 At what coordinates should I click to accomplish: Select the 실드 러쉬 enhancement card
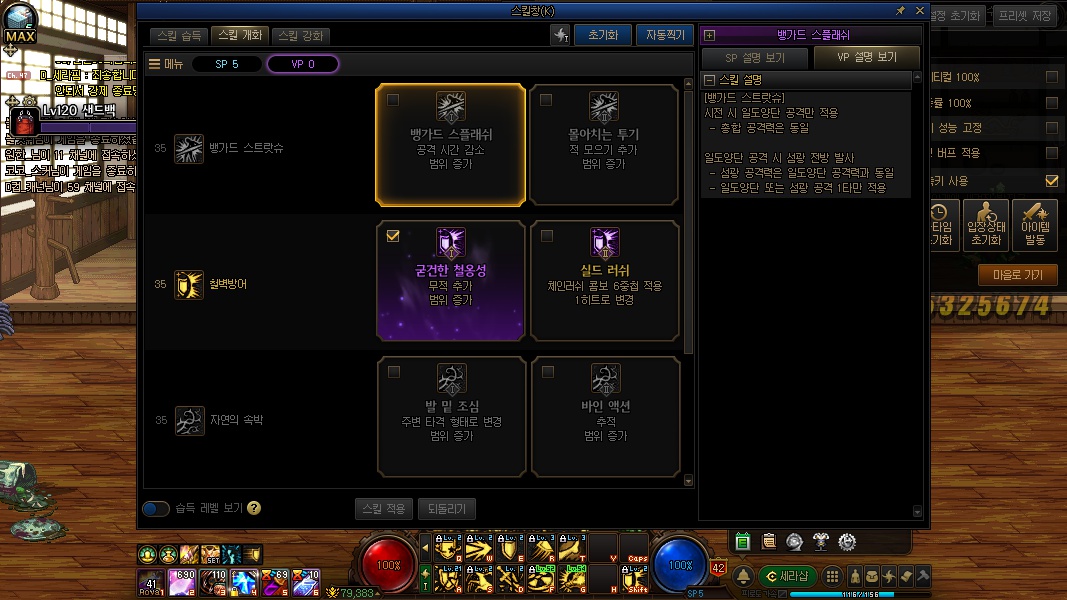pyautogui.click(x=604, y=281)
